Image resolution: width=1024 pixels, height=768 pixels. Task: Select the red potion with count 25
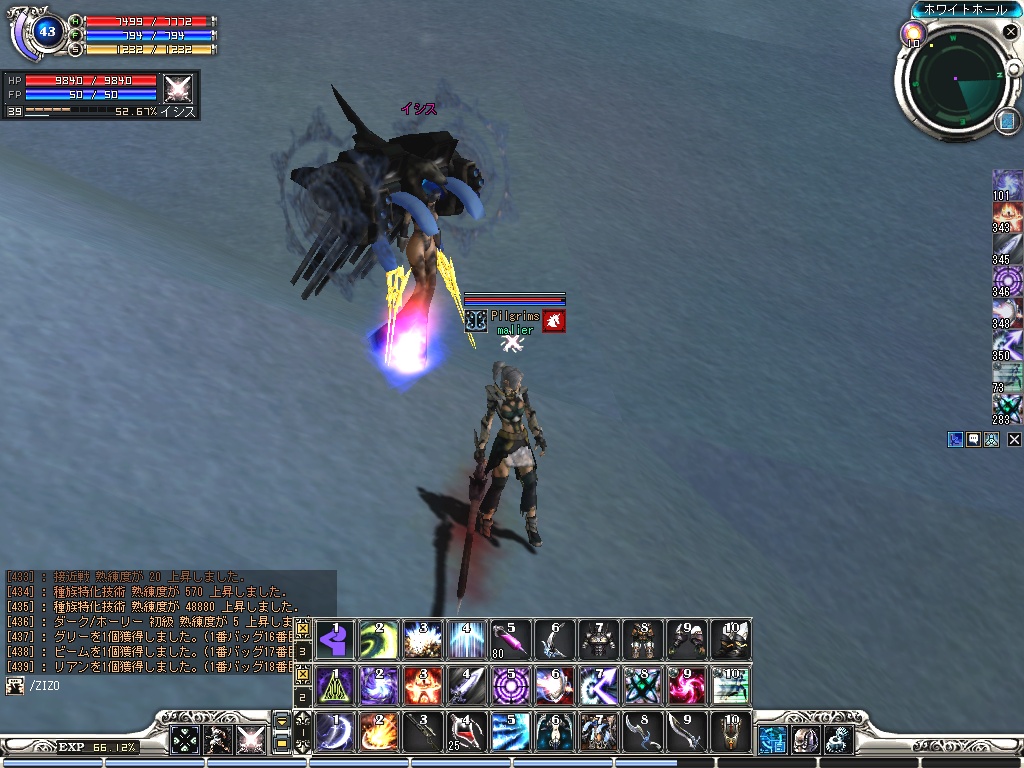(x=467, y=731)
